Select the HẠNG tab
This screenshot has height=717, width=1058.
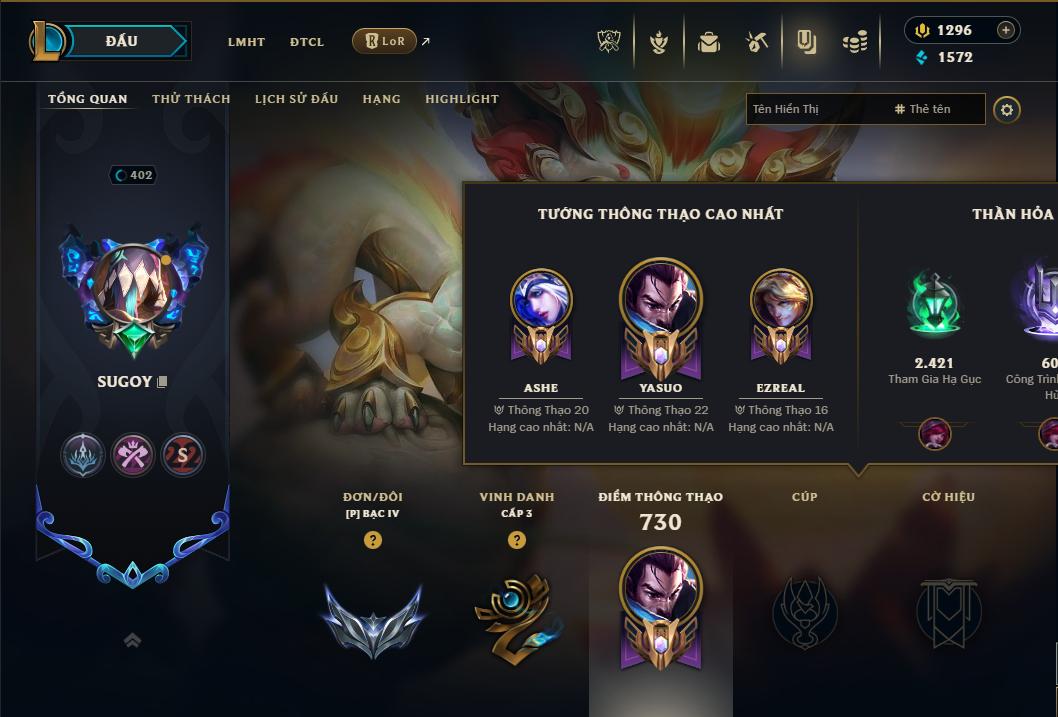(x=381, y=99)
